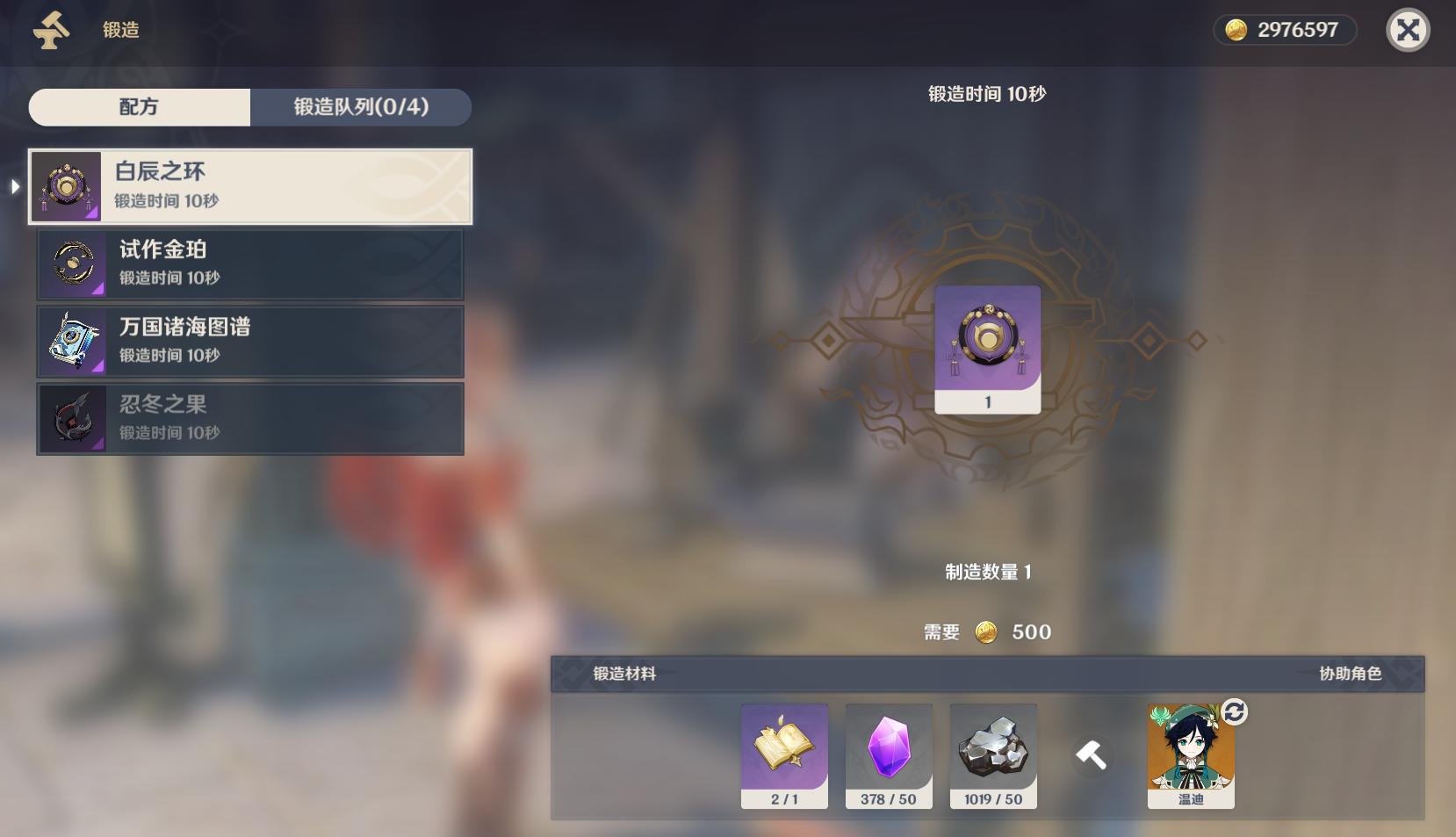Close the forging menu

pos(1408,31)
